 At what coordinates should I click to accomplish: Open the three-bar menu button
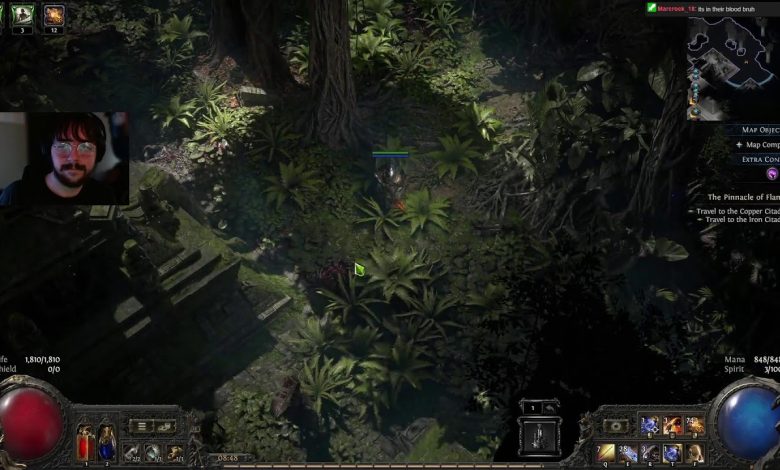click(x=142, y=426)
